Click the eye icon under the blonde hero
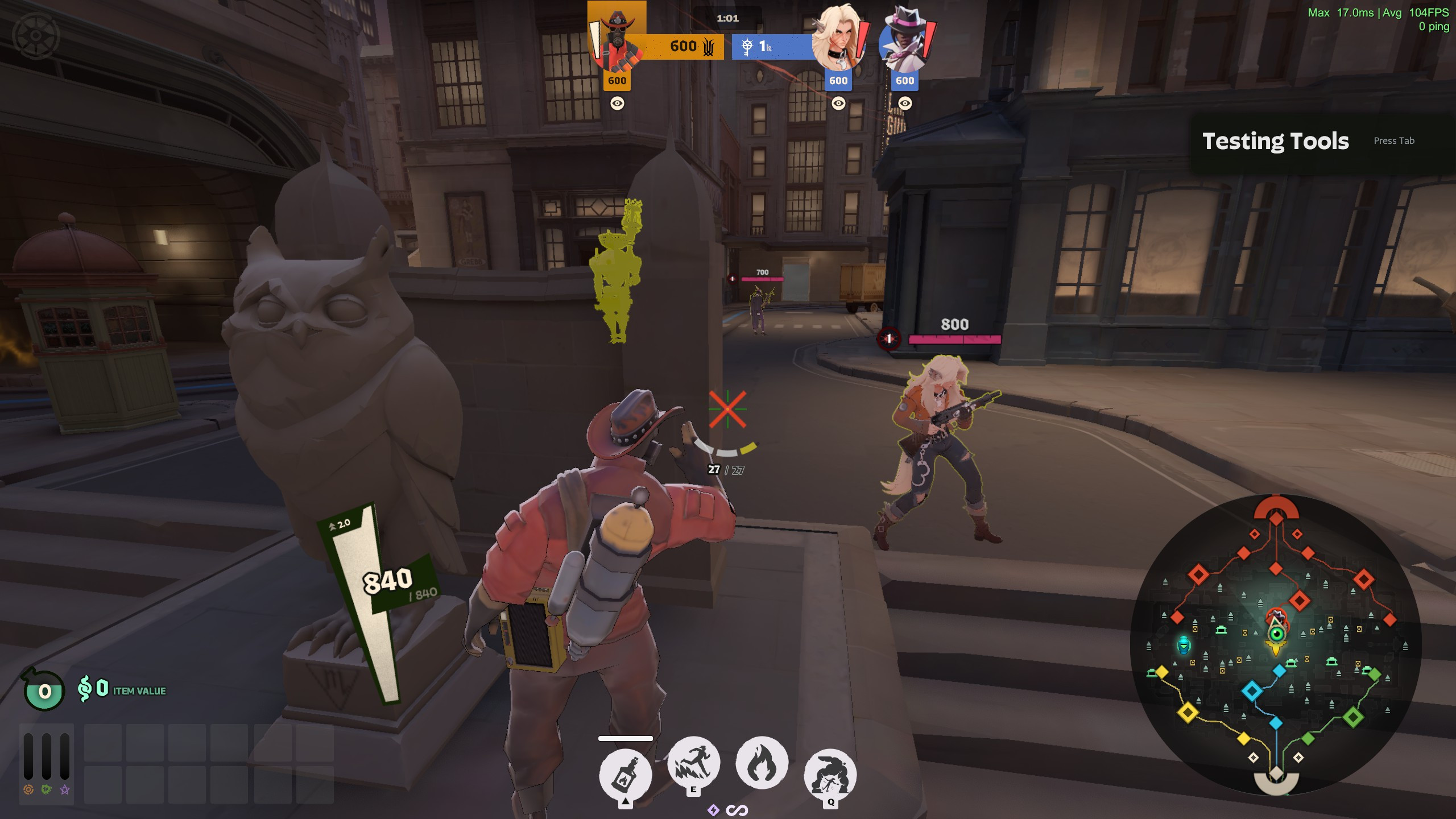 (838, 104)
